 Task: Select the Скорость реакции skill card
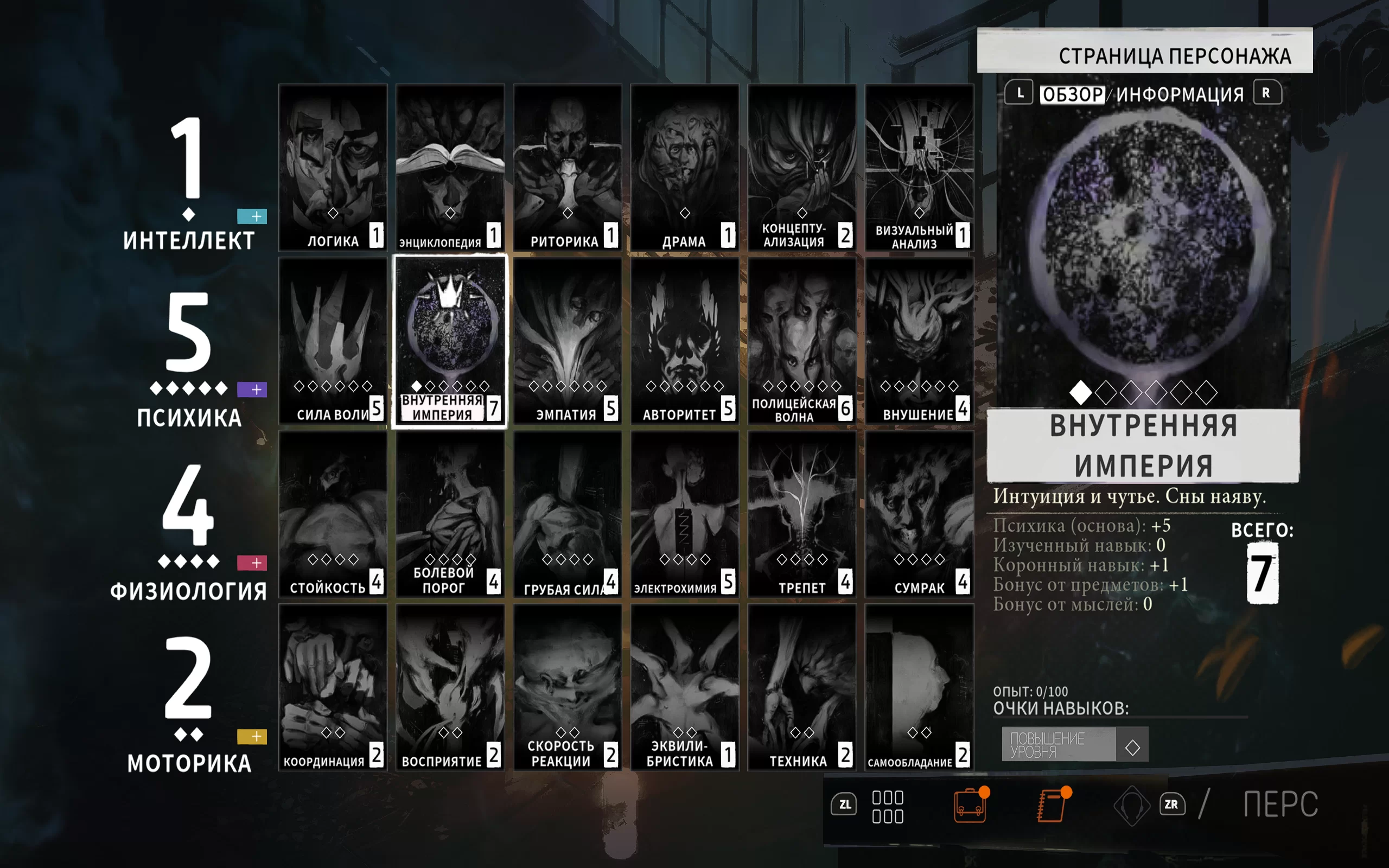point(567,688)
